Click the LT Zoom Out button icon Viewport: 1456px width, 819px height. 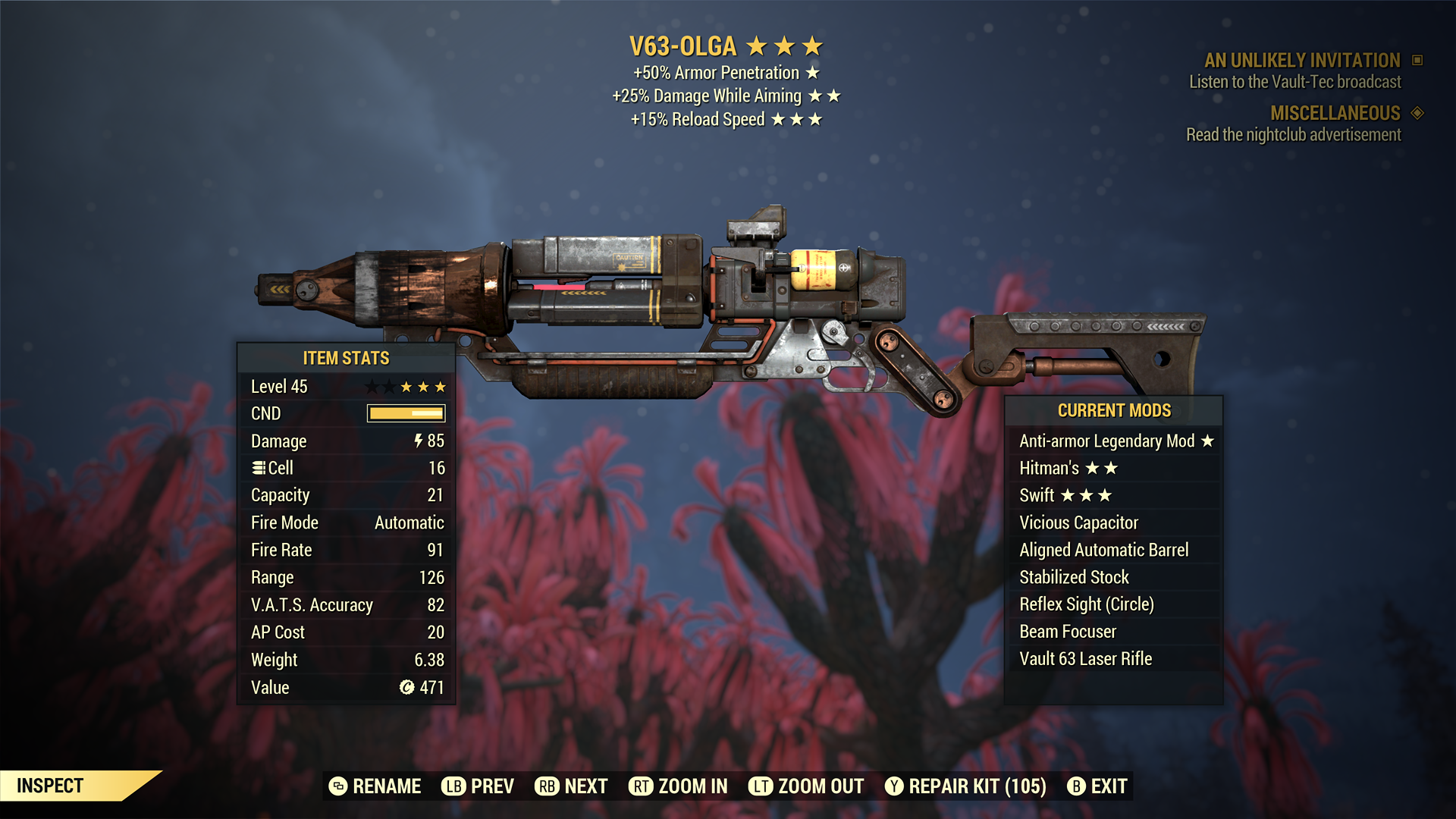tap(762, 786)
